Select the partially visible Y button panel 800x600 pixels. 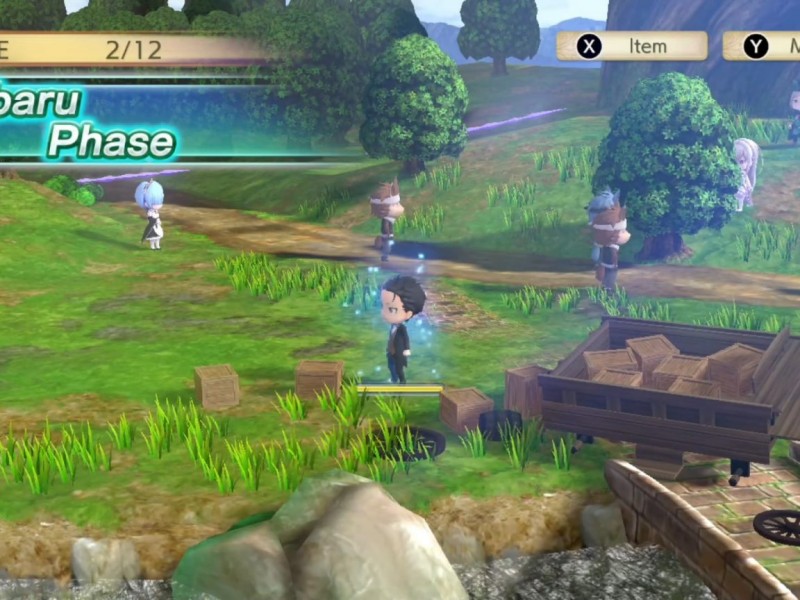762,46
